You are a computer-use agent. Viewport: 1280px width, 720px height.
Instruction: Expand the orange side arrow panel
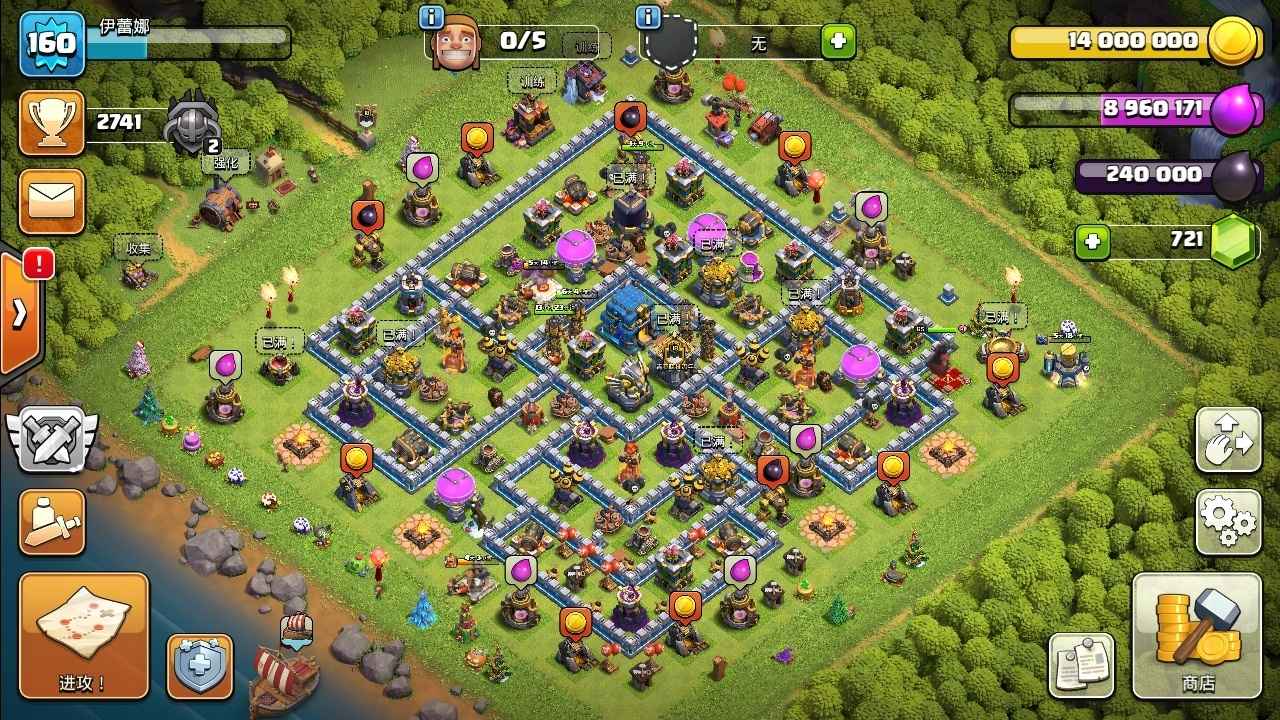coord(19,314)
